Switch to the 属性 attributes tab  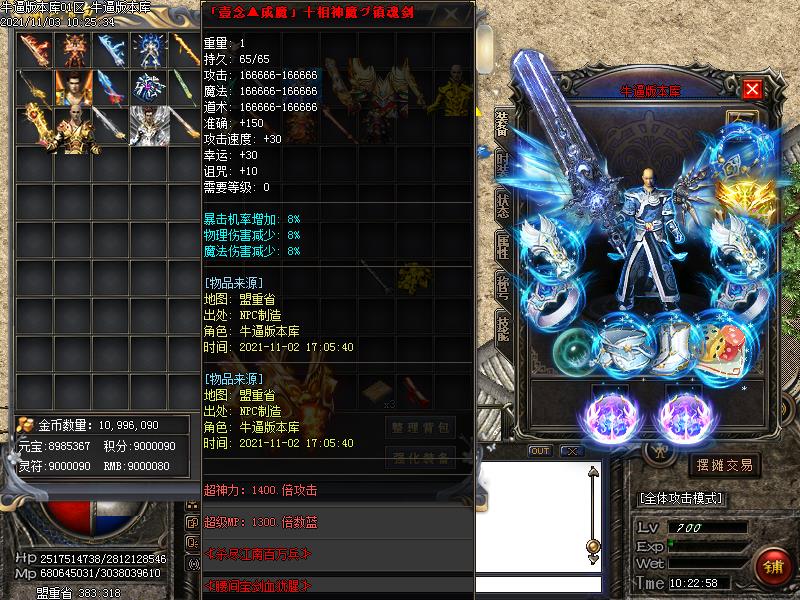pyautogui.click(x=502, y=246)
